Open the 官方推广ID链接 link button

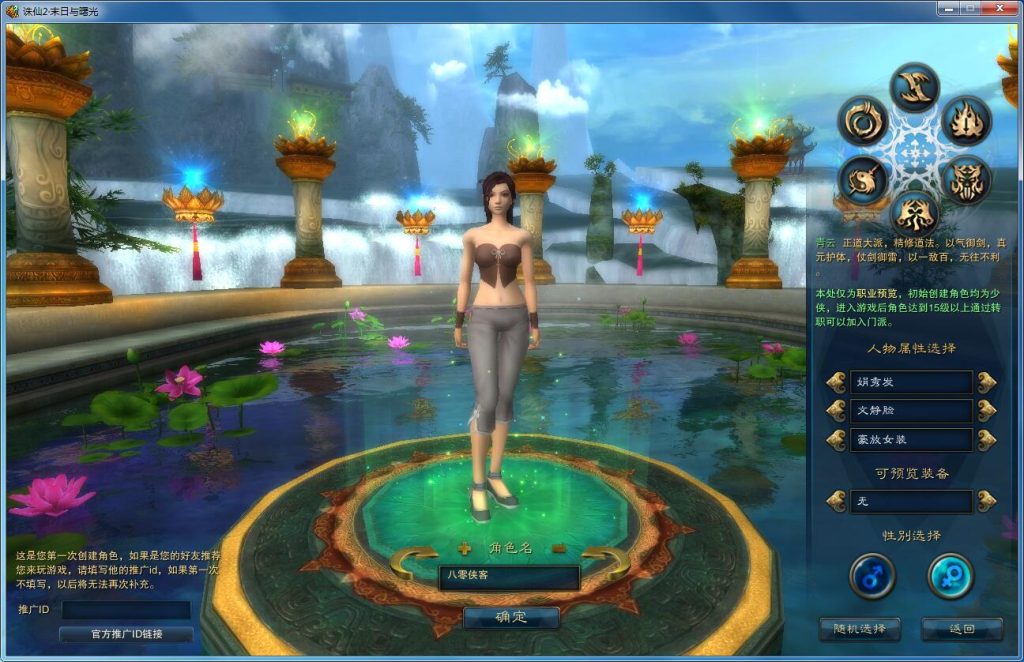point(126,634)
